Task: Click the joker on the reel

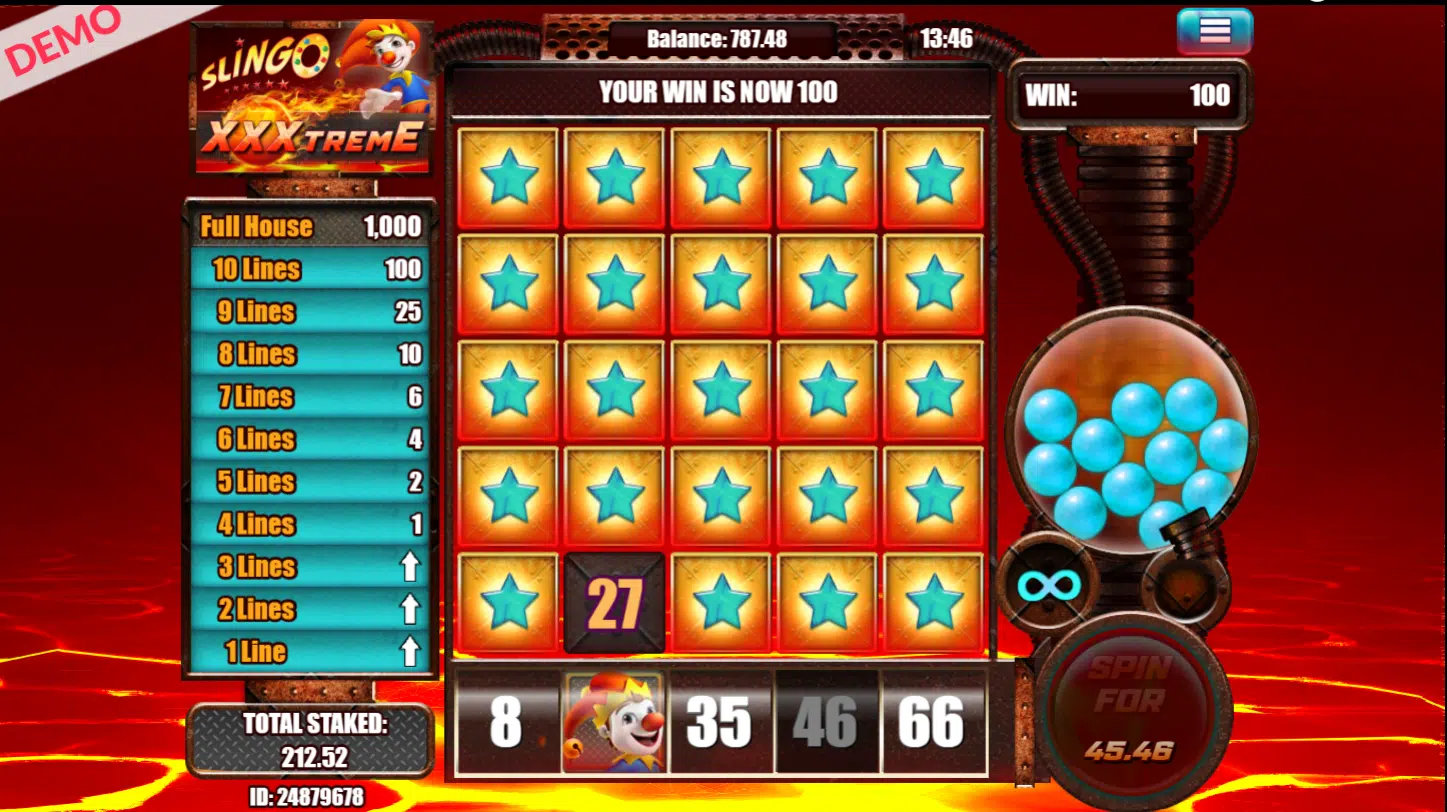Action: click(x=614, y=722)
